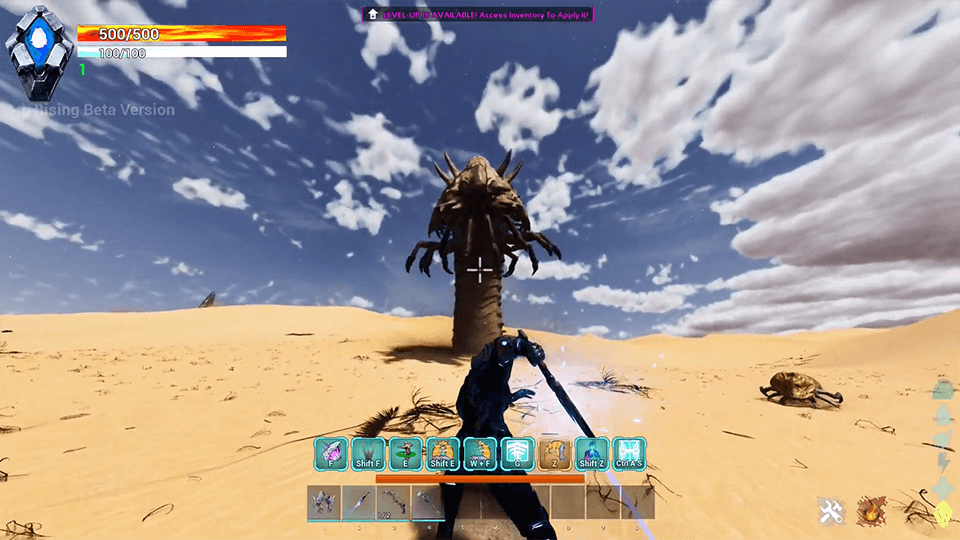The image size is (960, 540).
Task: Activate the G ability icon
Action: pyautogui.click(x=517, y=454)
